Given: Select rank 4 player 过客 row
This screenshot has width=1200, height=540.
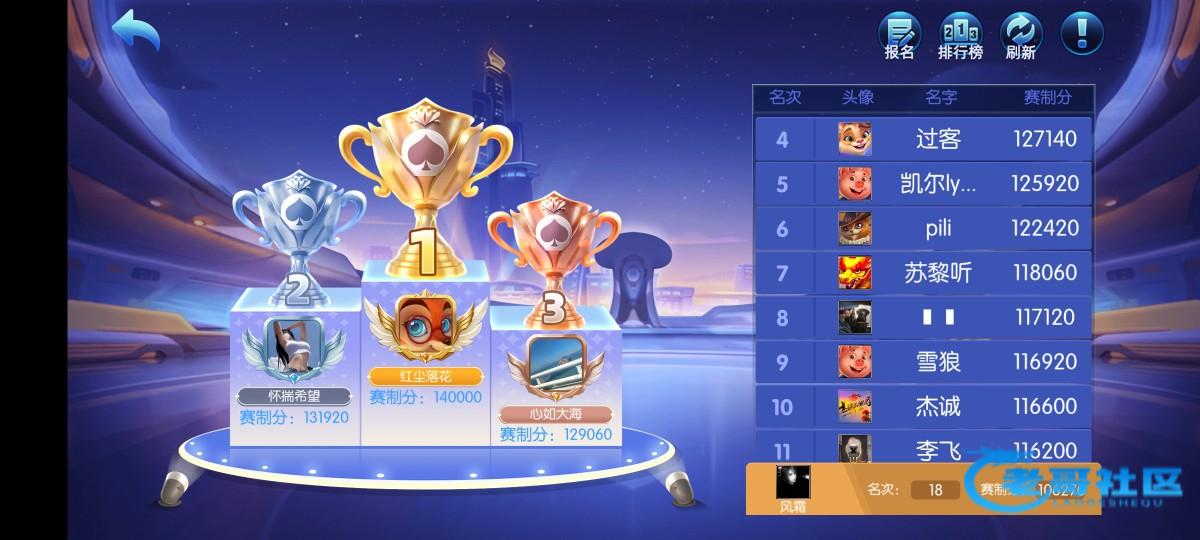Looking at the screenshot, I should pos(922,139).
